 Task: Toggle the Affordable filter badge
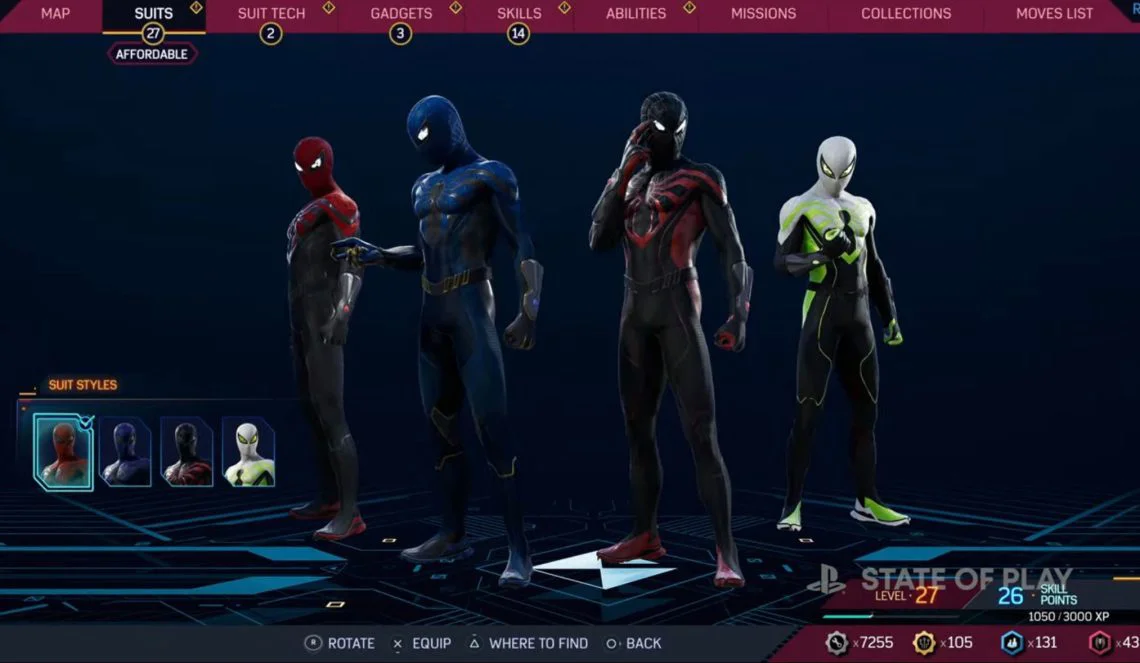tap(153, 54)
